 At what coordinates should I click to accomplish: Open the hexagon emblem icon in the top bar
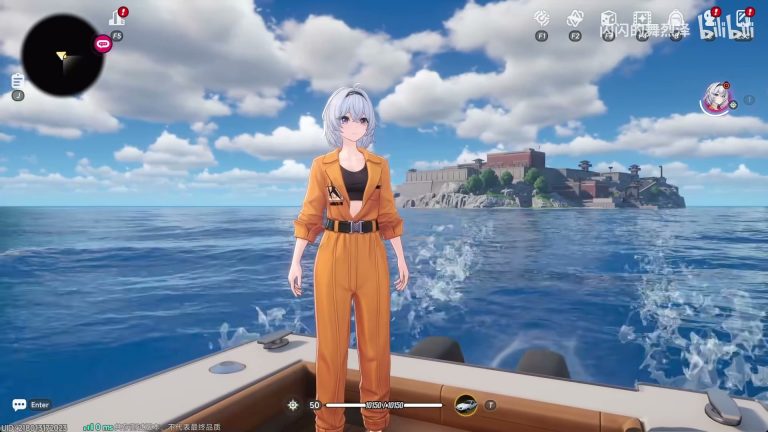pyautogui.click(x=575, y=18)
